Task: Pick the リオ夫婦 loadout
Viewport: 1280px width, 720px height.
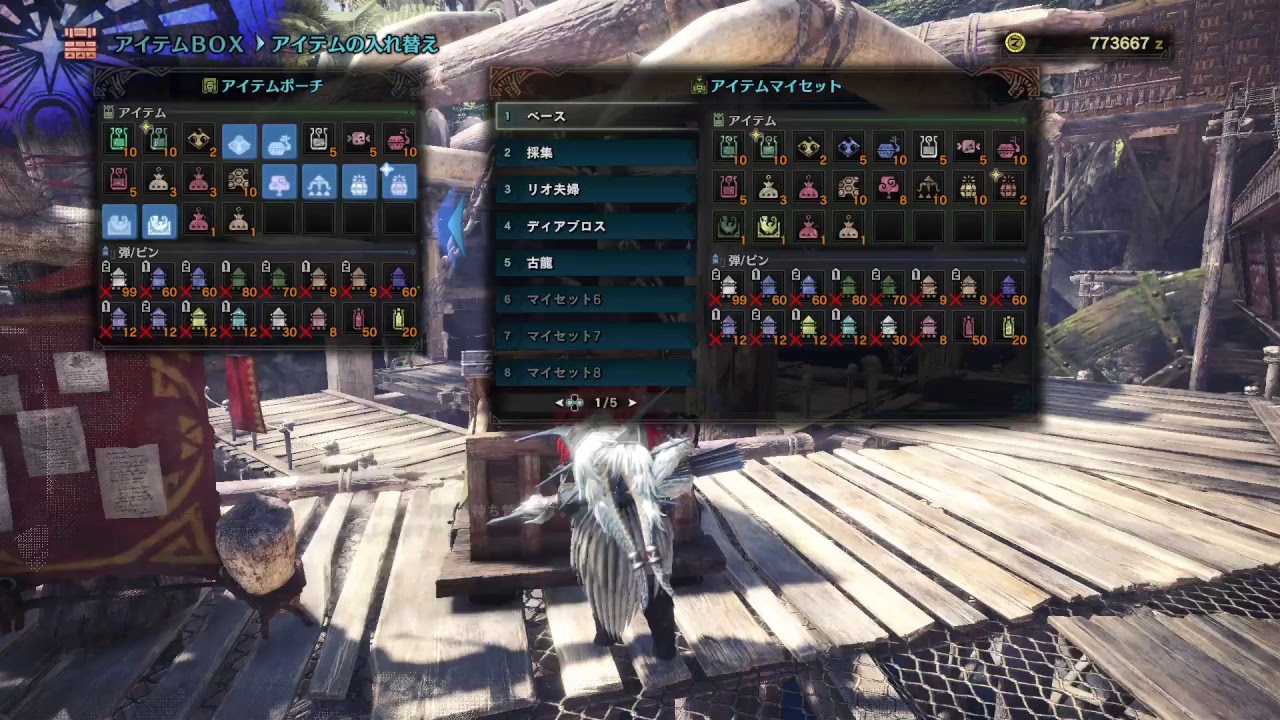Action: click(x=596, y=190)
